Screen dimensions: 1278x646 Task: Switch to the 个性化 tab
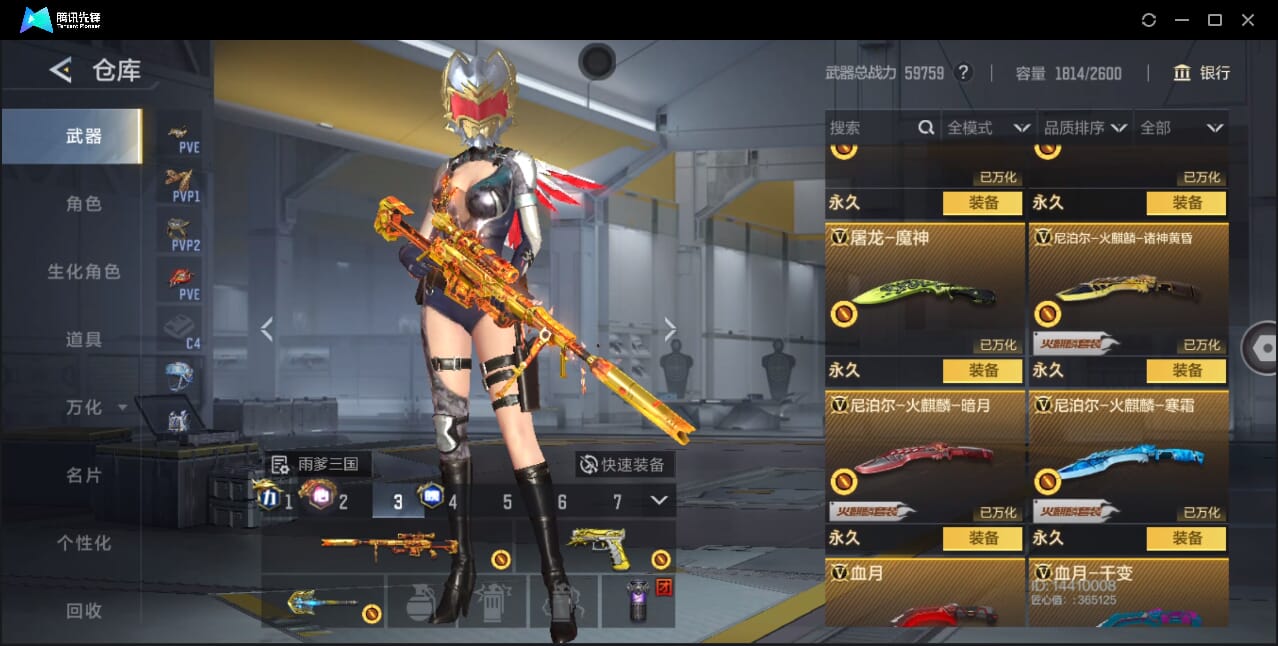pyautogui.click(x=84, y=543)
